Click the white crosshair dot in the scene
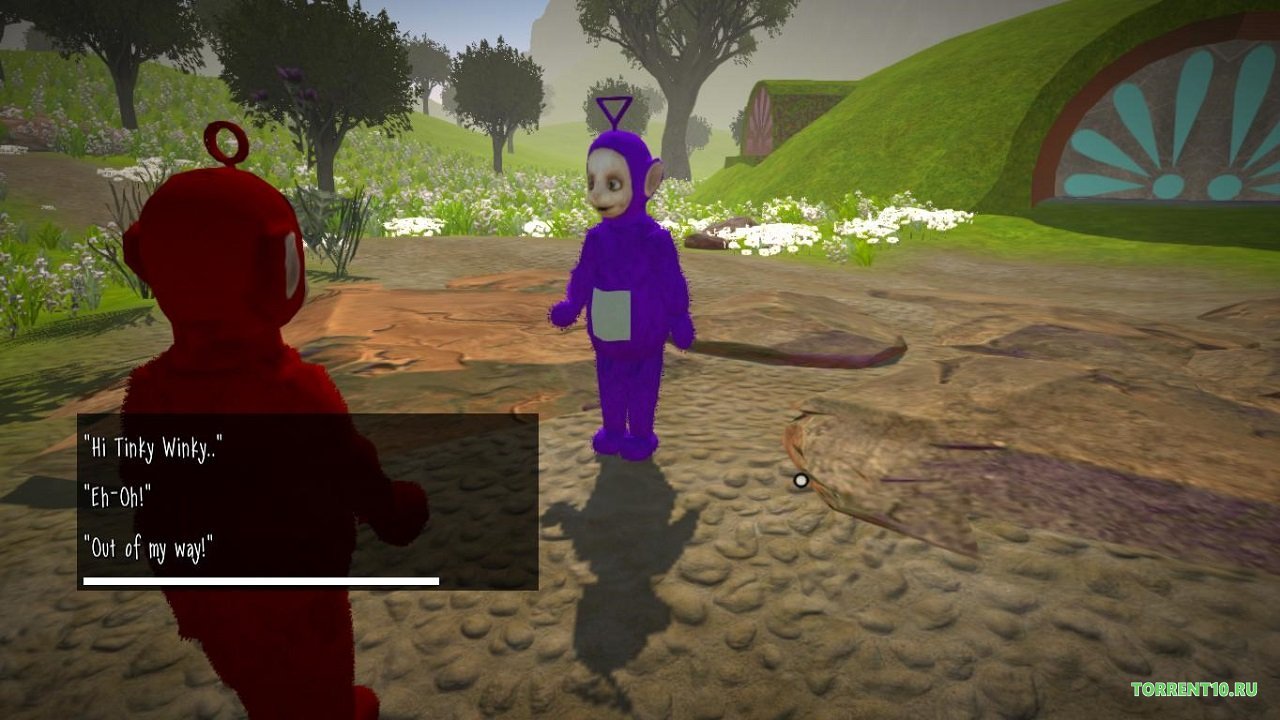The image size is (1280, 720). click(x=800, y=481)
